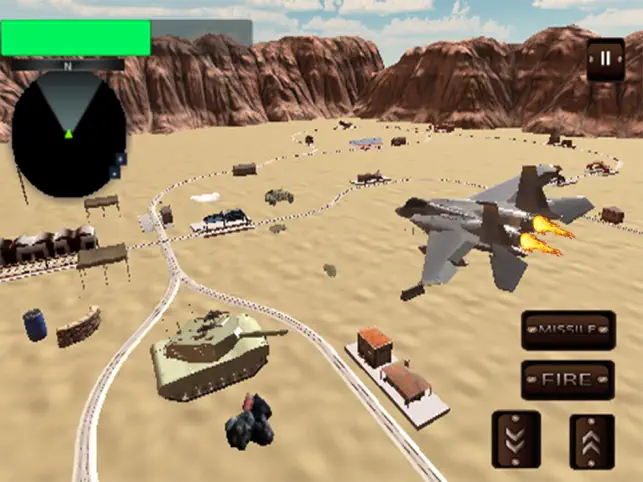Launch a missile with the MISSILE button
Image resolution: width=643 pixels, height=482 pixels.
(568, 331)
